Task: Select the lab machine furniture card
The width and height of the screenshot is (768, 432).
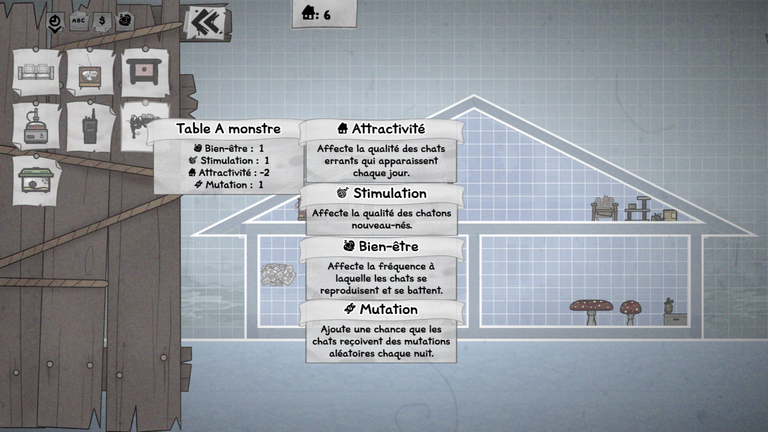Action: tap(38, 126)
